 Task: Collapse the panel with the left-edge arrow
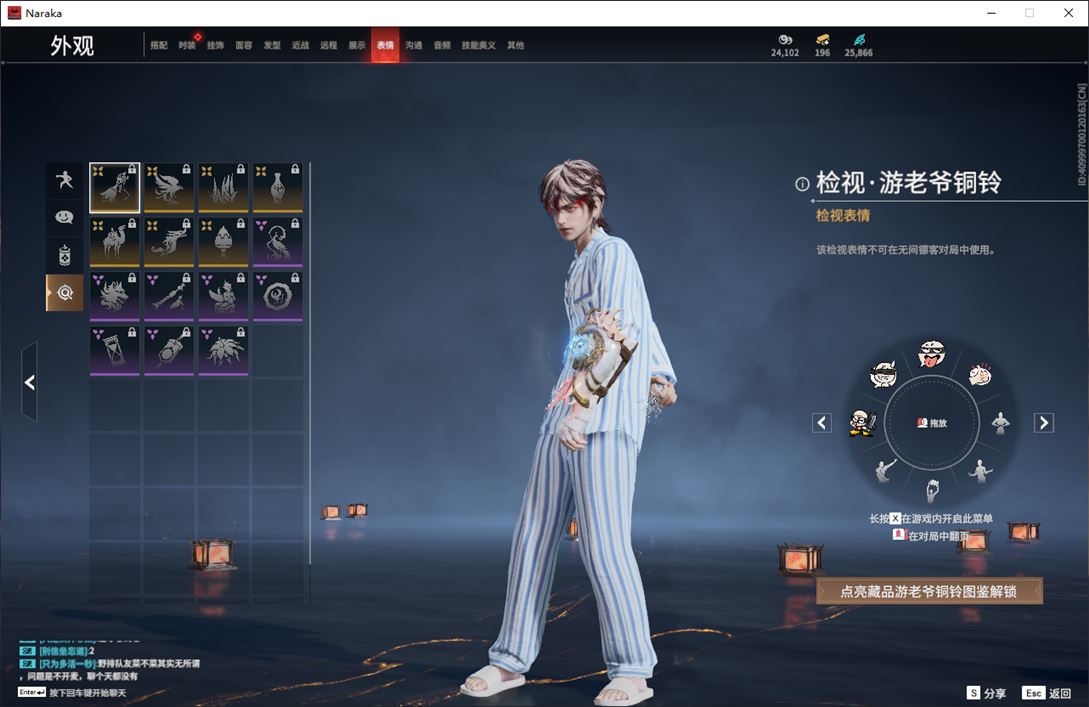29,382
